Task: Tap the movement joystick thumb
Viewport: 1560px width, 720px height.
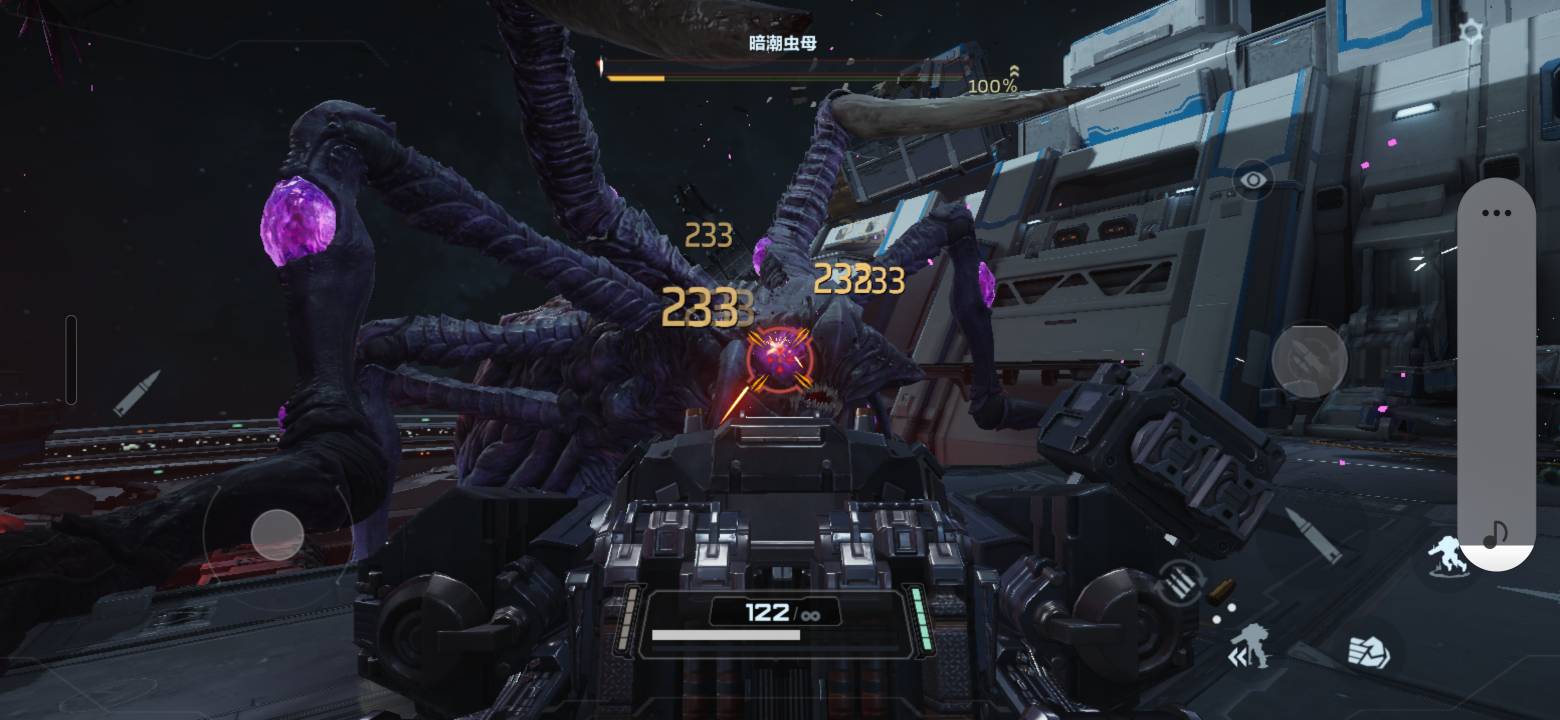Action: [x=277, y=535]
